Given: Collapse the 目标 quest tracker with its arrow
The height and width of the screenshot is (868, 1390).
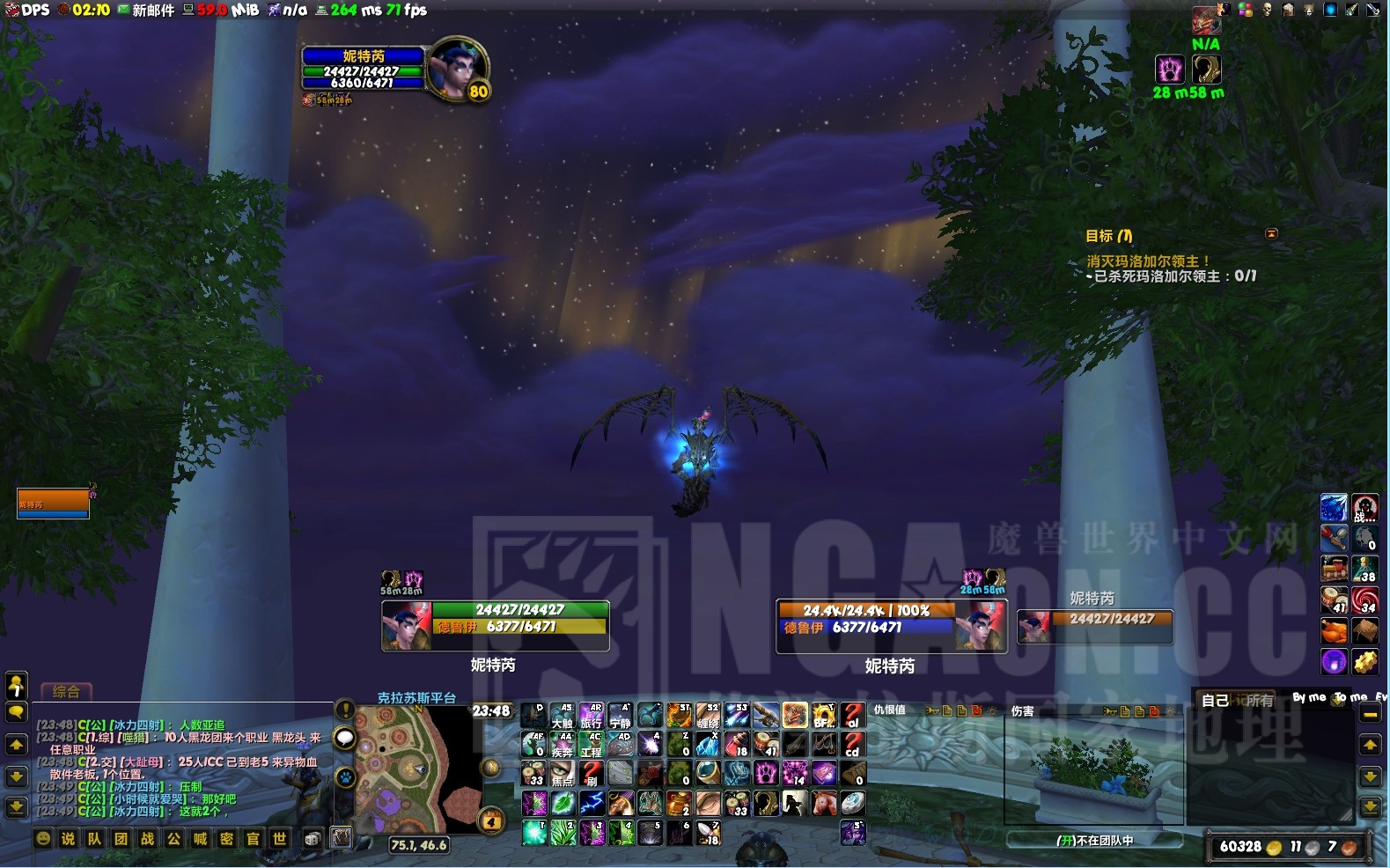Looking at the screenshot, I should click(x=1272, y=232).
